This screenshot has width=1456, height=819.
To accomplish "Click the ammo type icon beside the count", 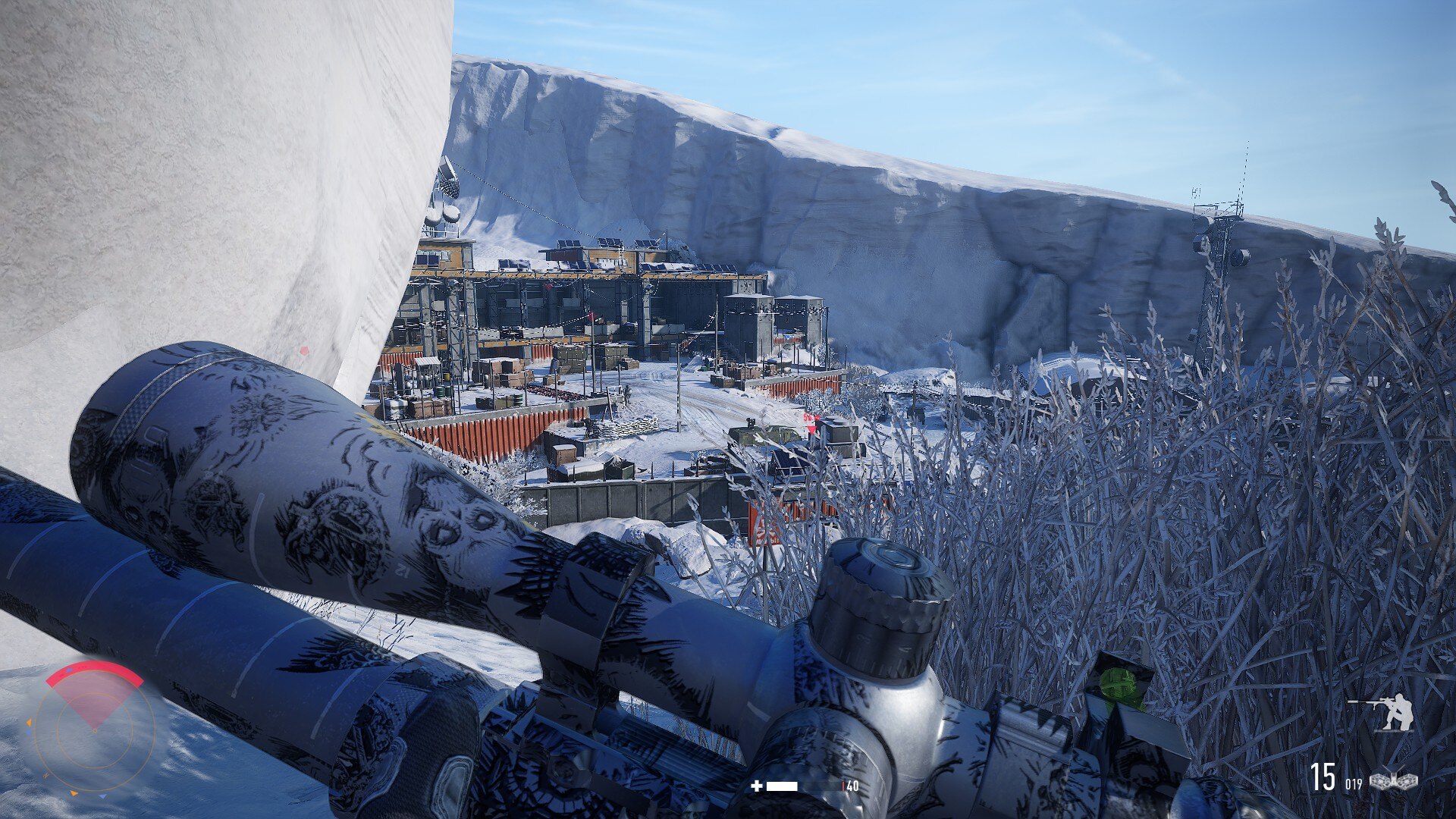I will click(x=1394, y=780).
